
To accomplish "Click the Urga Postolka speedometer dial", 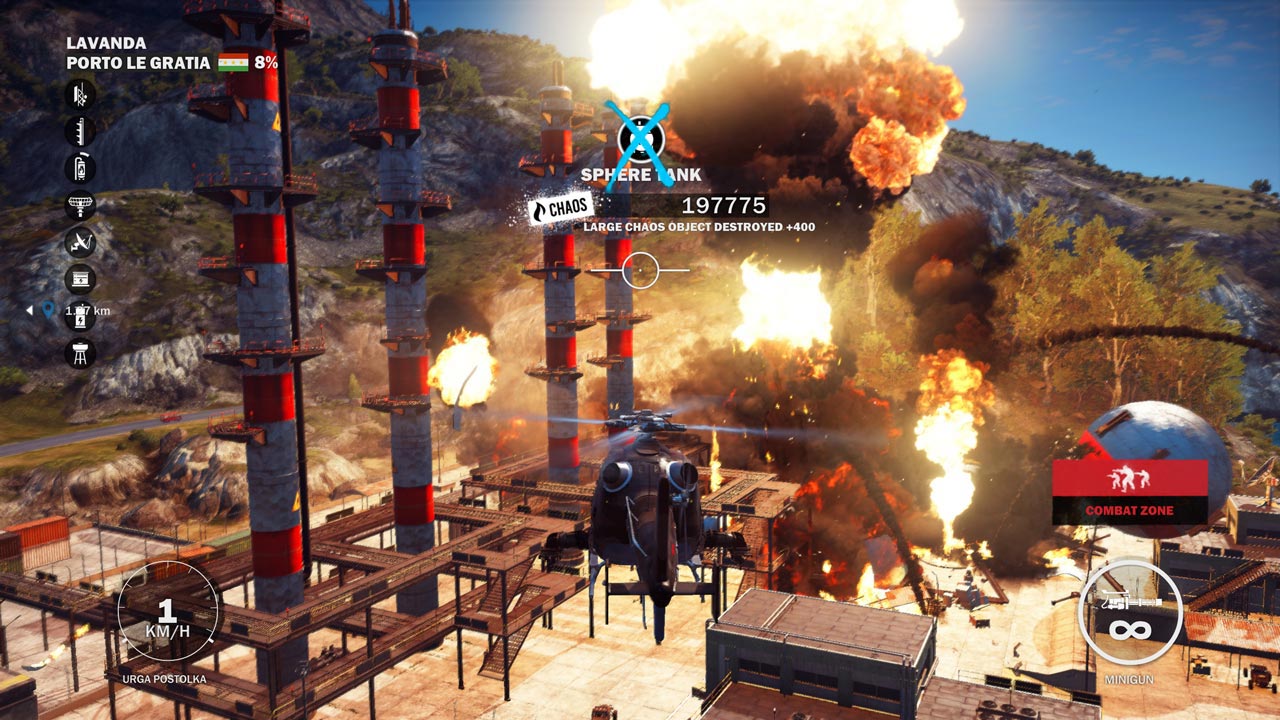I will [168, 612].
